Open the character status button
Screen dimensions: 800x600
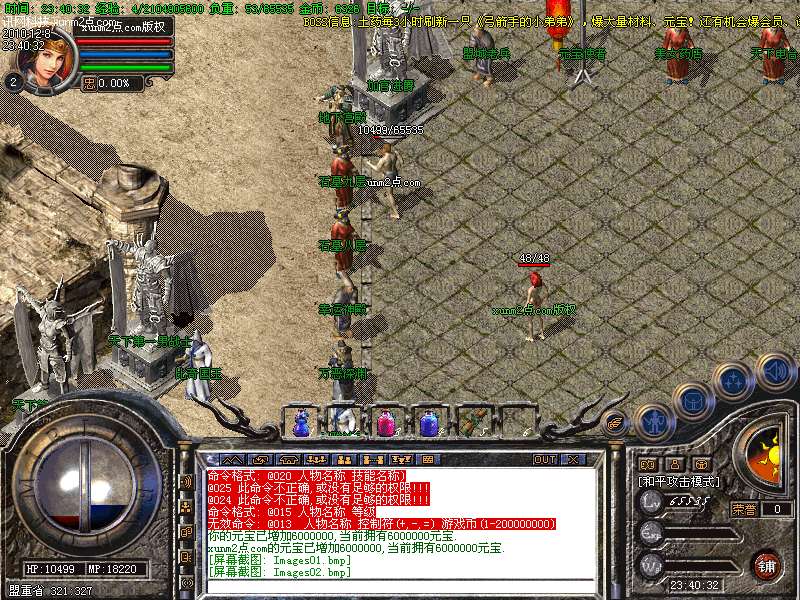click(653, 423)
